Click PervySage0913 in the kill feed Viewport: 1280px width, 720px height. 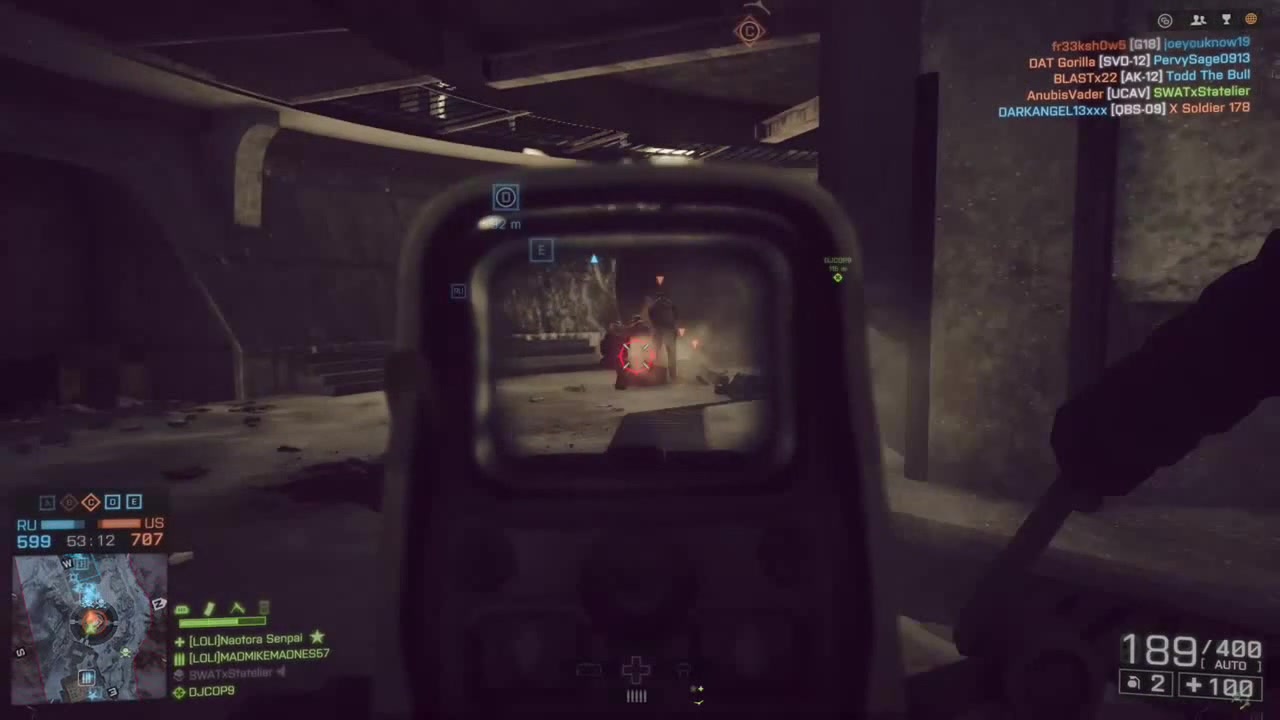tap(1202, 59)
